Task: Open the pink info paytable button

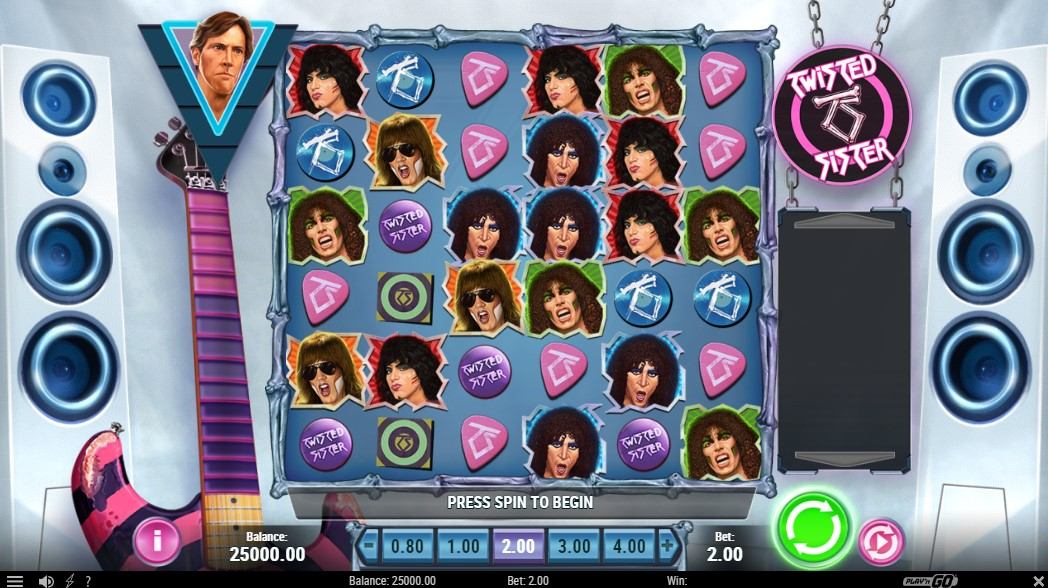Action: [x=157, y=541]
